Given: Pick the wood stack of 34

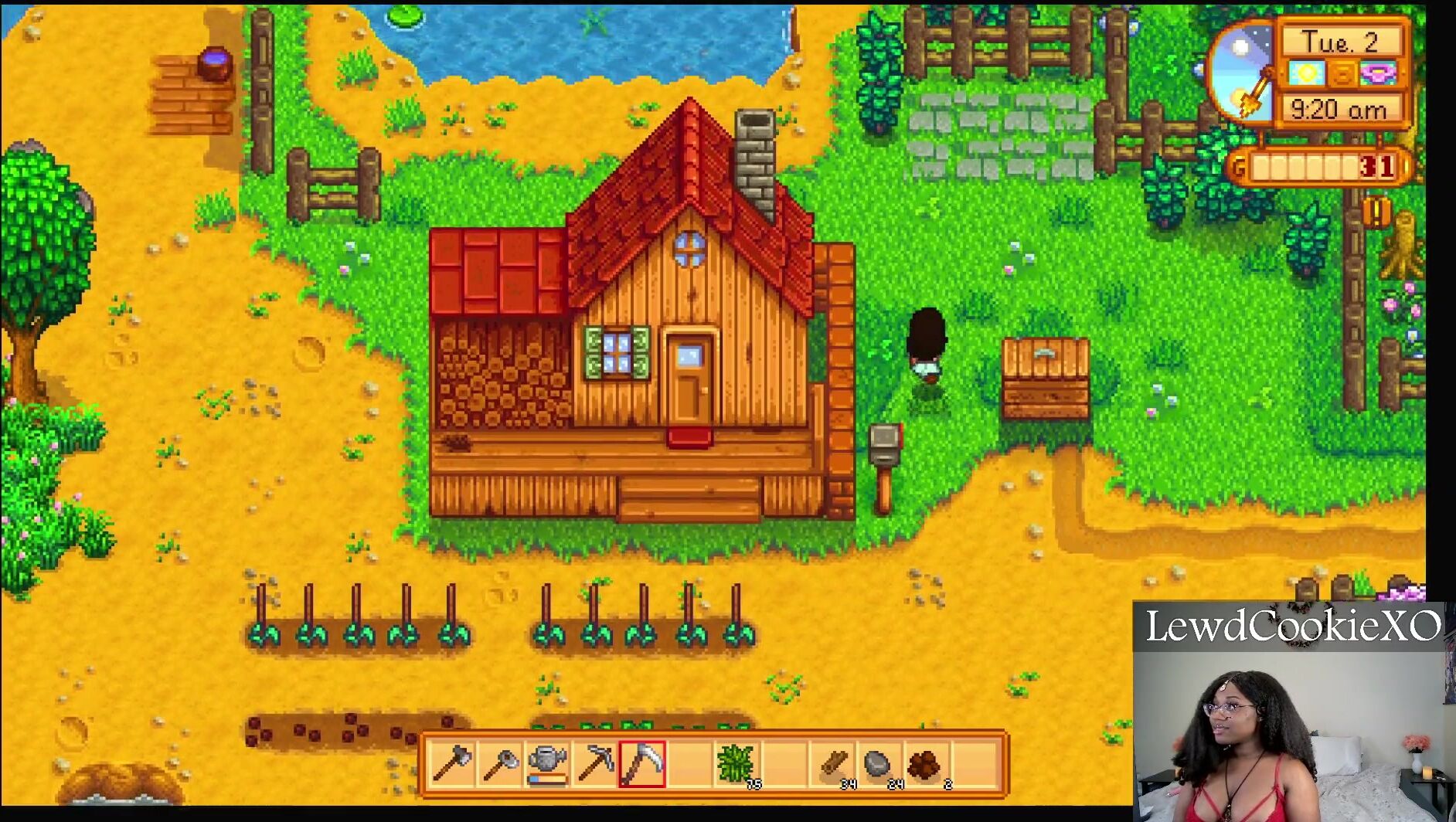Looking at the screenshot, I should click(833, 764).
